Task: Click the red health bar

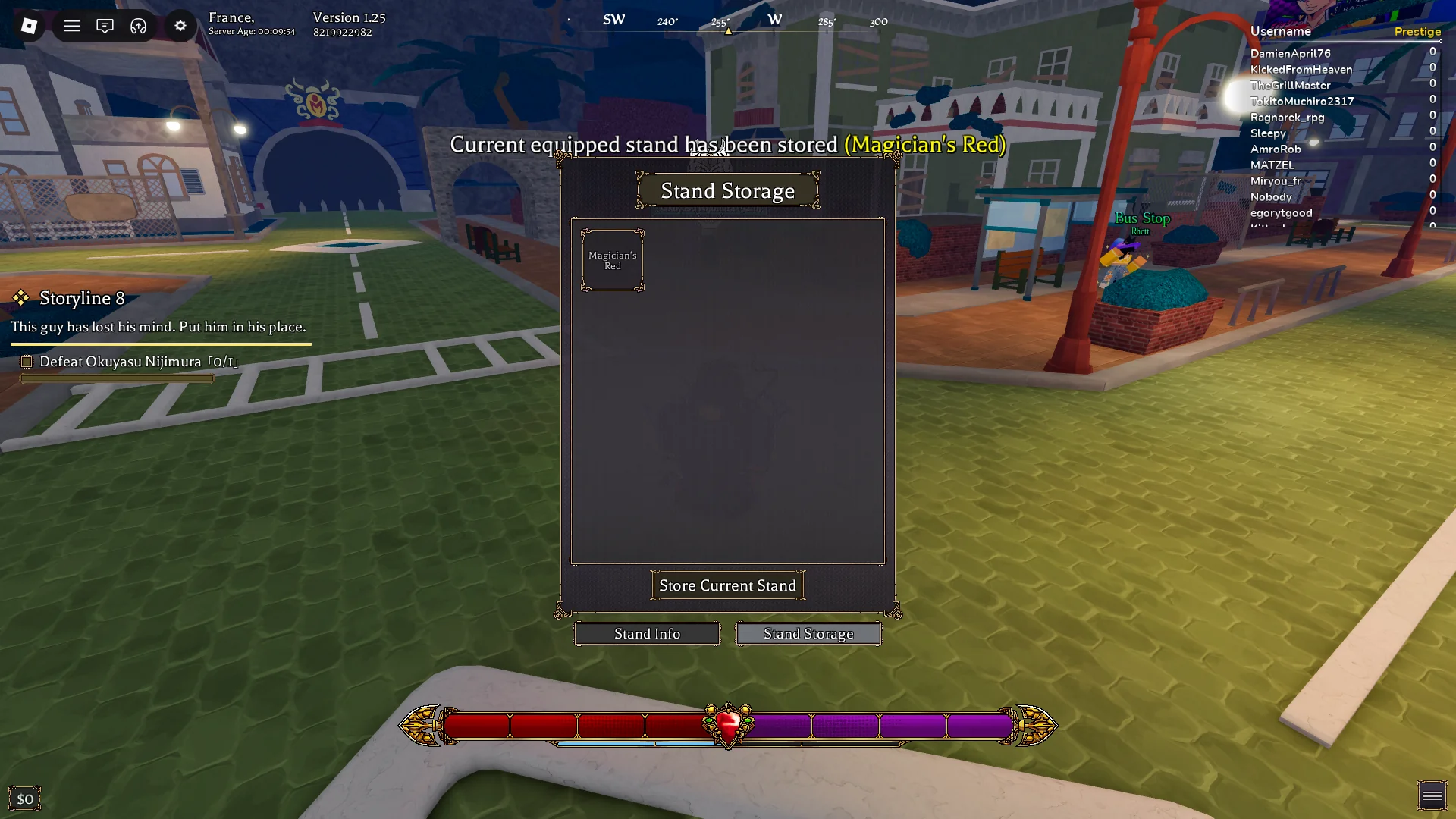Action: tap(576, 726)
